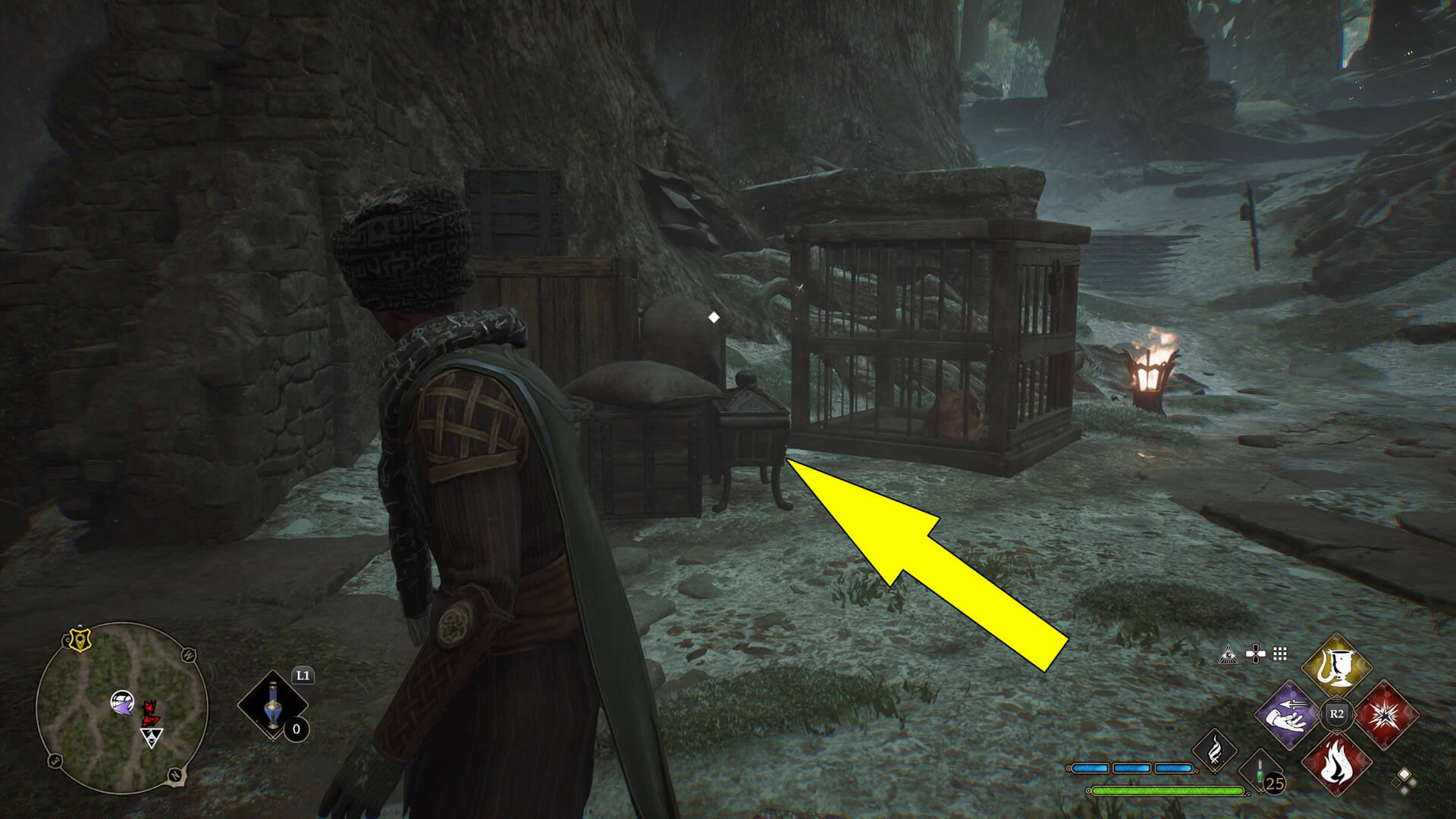This screenshot has height=819, width=1456.
Task: Select the white d-pad icon
Action: coord(1256,654)
